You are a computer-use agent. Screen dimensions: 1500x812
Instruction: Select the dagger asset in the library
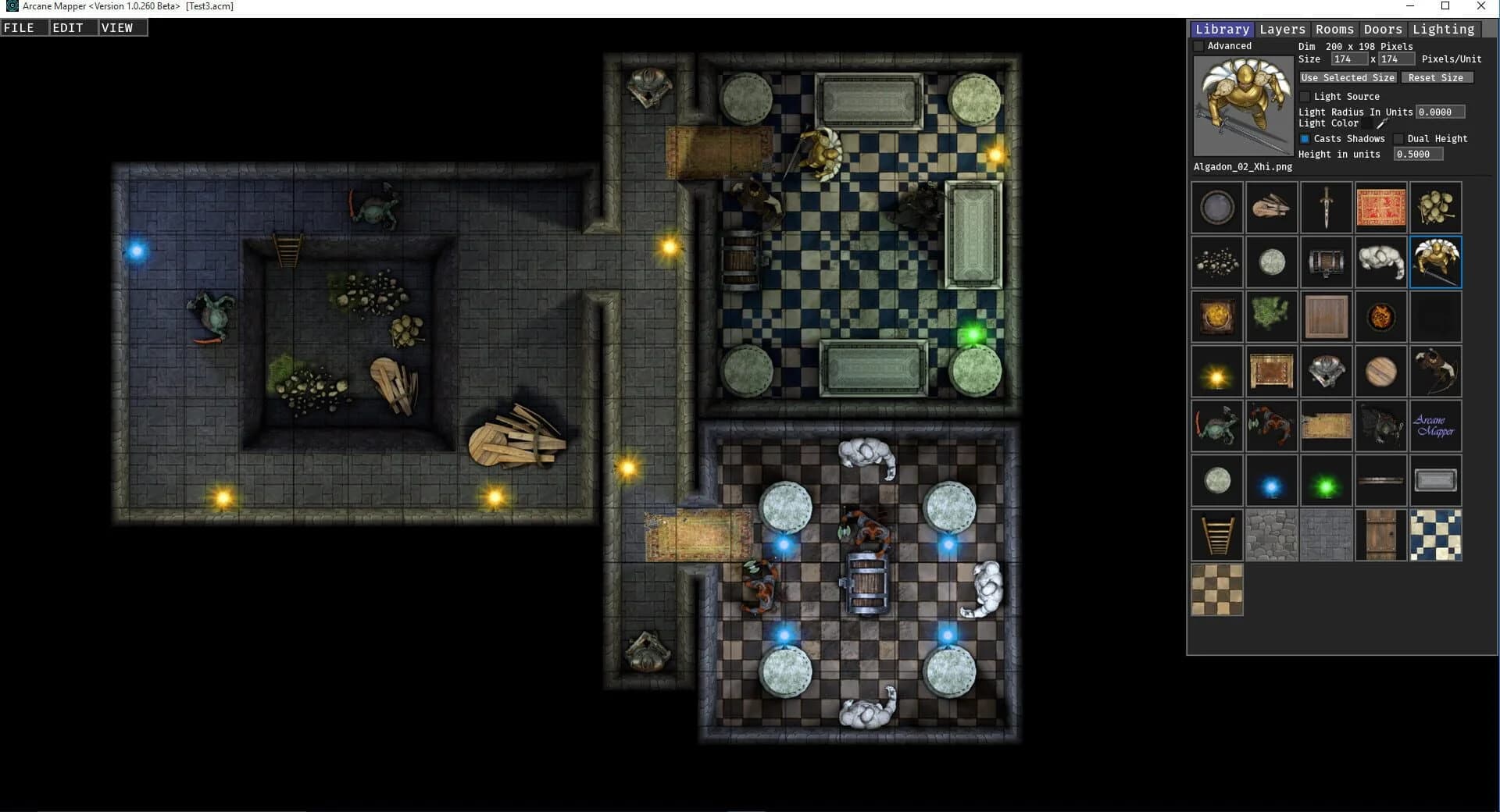(1327, 207)
